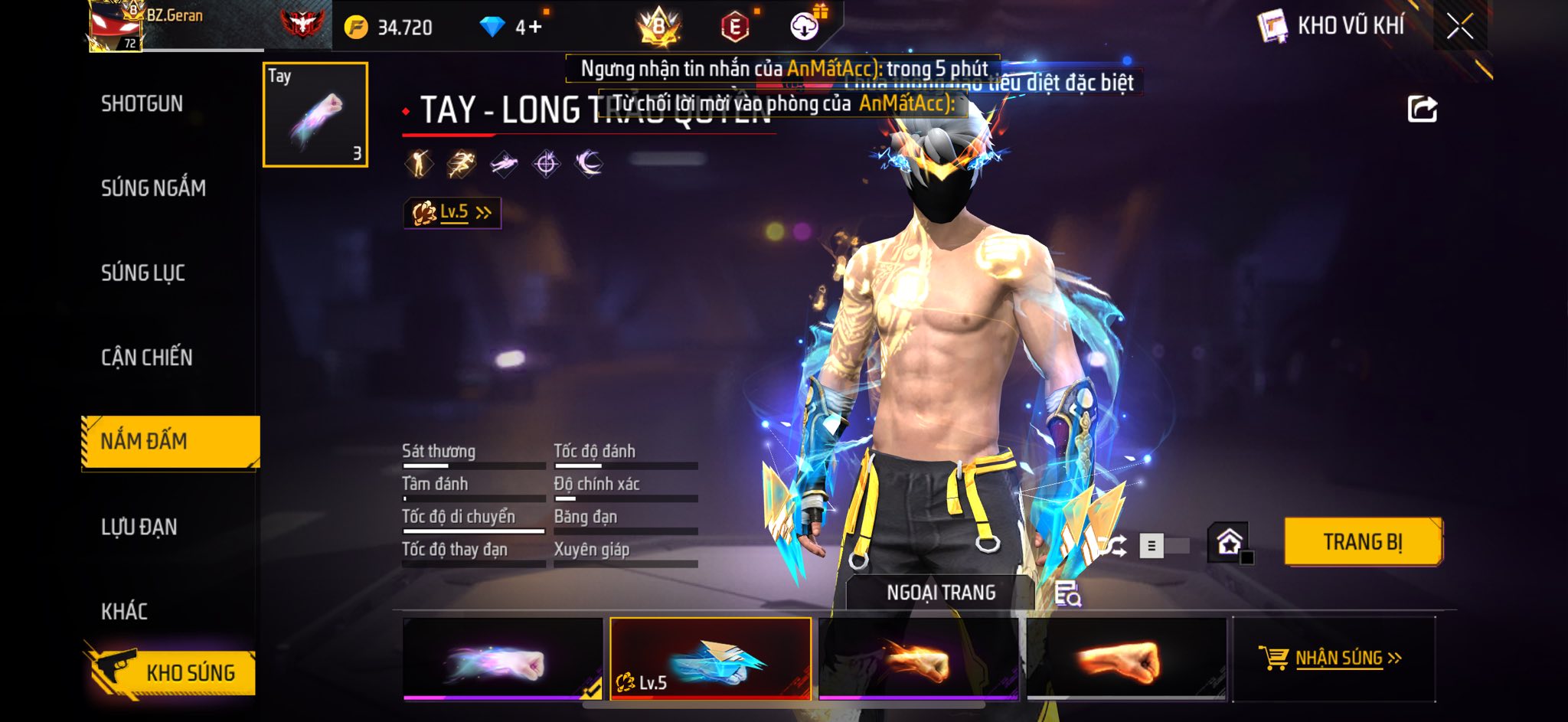Close the weapon vault screen
Screen dimensions: 1568x722
(1459, 27)
